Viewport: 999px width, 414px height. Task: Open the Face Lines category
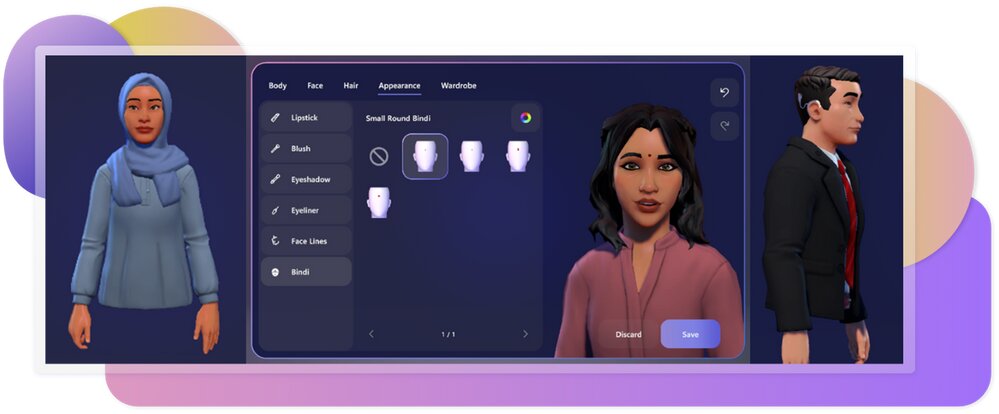[x=306, y=241]
